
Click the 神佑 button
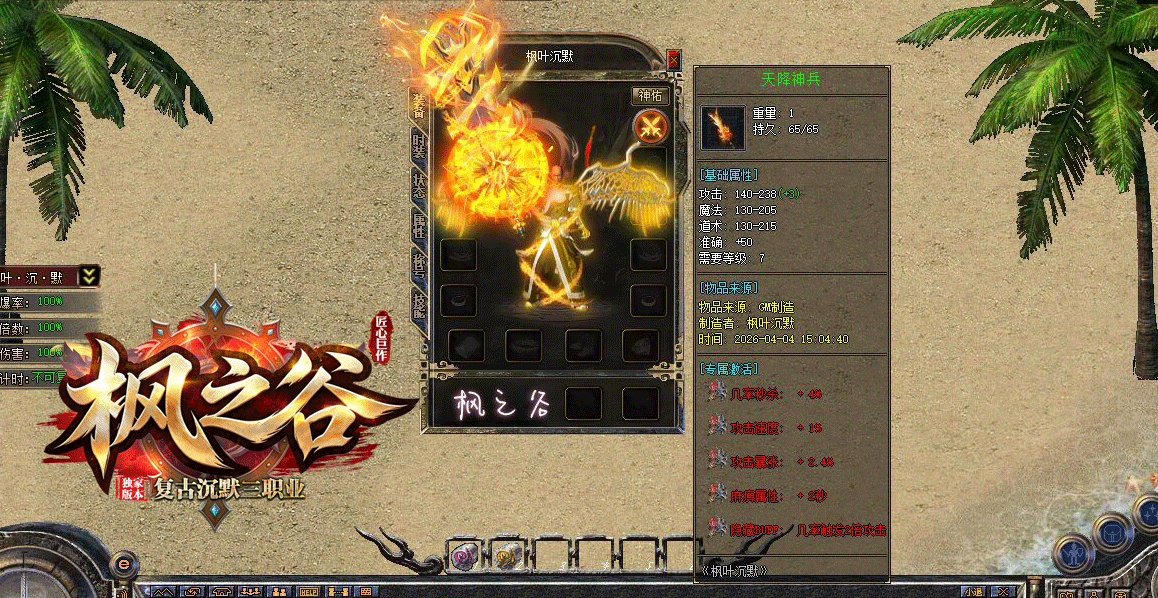click(x=650, y=96)
